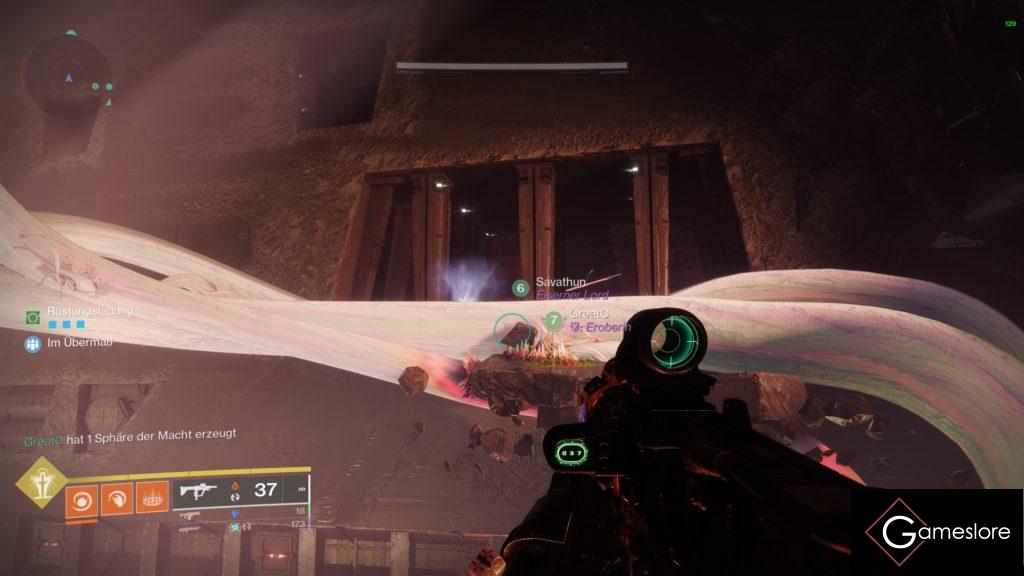Select the swirling grenade ability icon
Viewport: 1024px width, 576px height.
(x=81, y=498)
